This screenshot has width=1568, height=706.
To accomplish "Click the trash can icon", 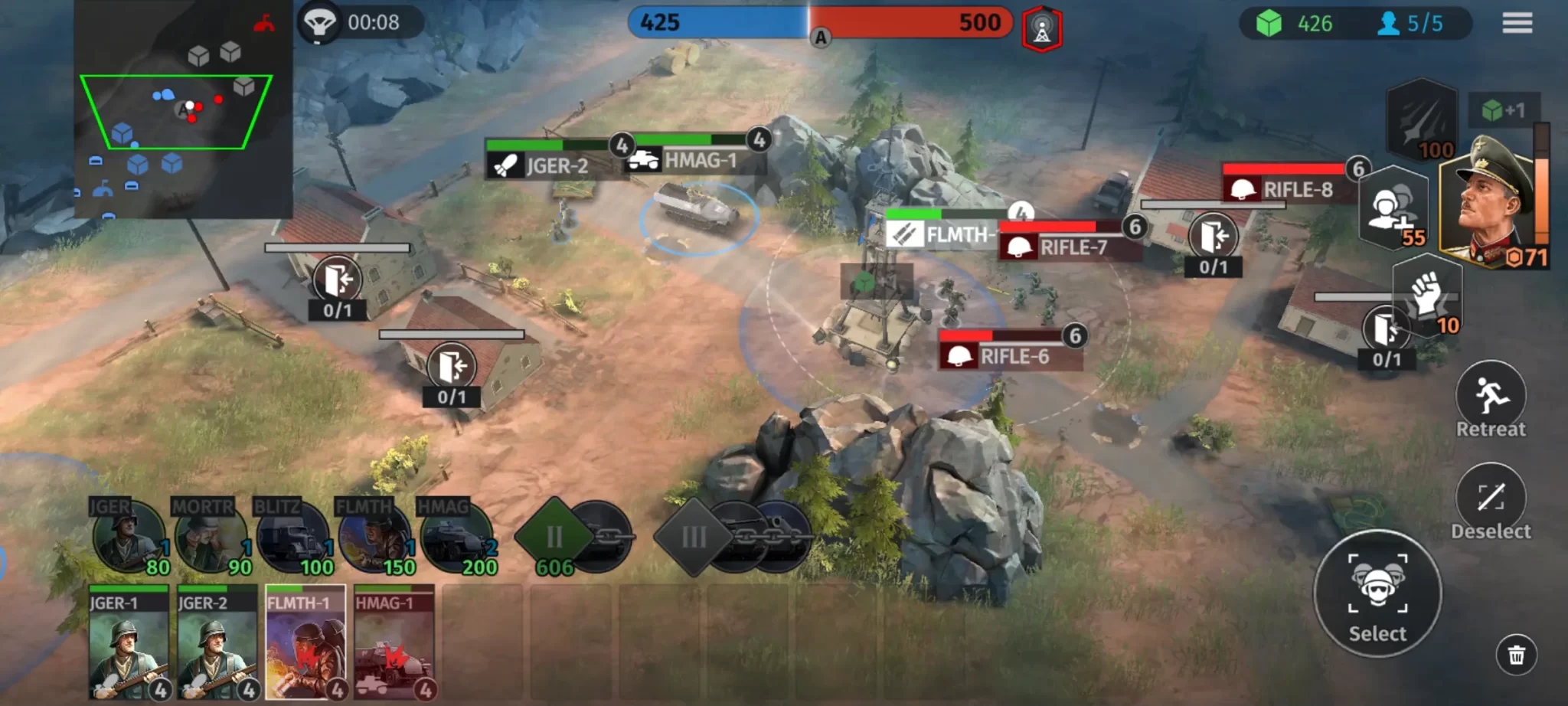I will click(x=1516, y=655).
